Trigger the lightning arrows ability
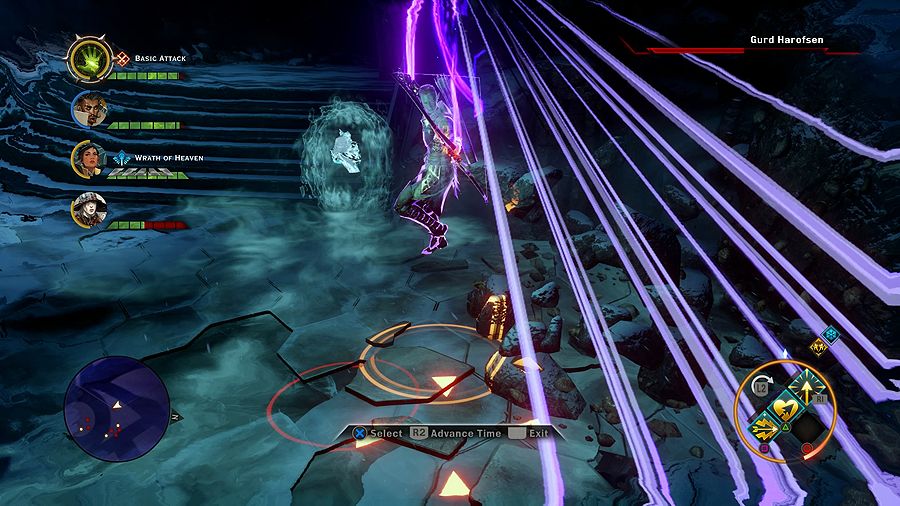 765,430
